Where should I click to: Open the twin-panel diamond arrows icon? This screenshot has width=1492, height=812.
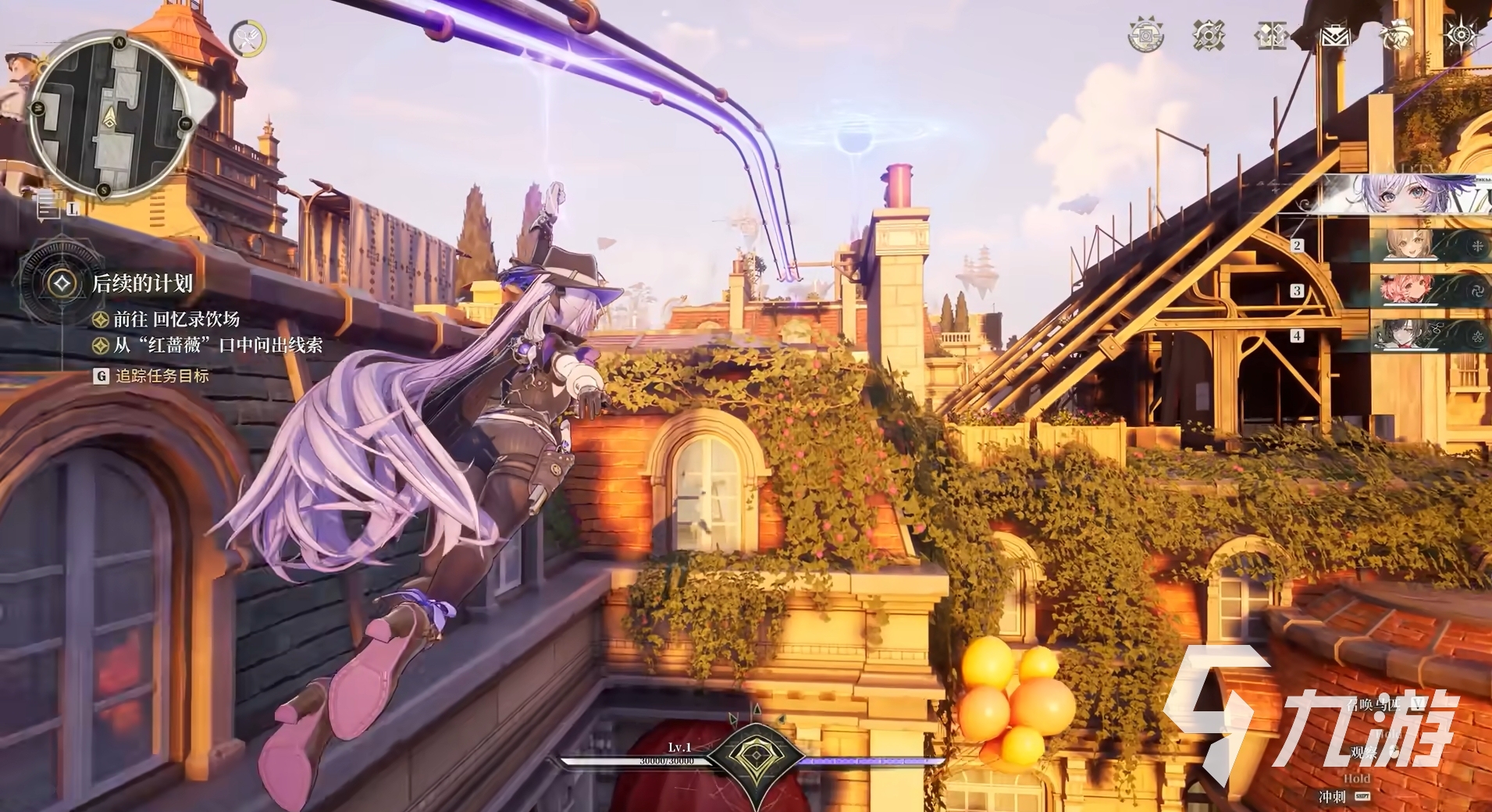[1271, 35]
